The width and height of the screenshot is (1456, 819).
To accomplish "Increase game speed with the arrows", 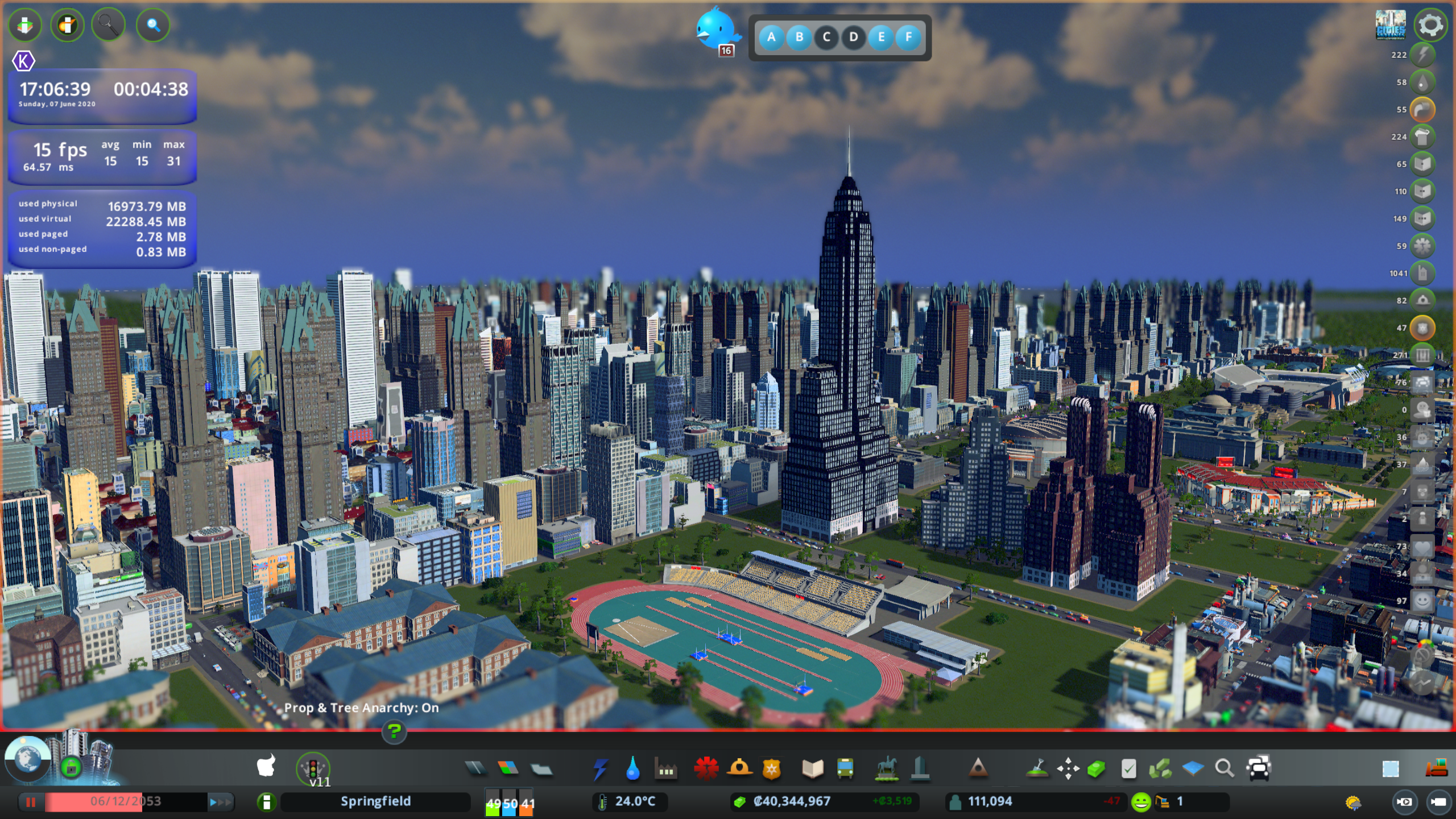I will click(221, 802).
